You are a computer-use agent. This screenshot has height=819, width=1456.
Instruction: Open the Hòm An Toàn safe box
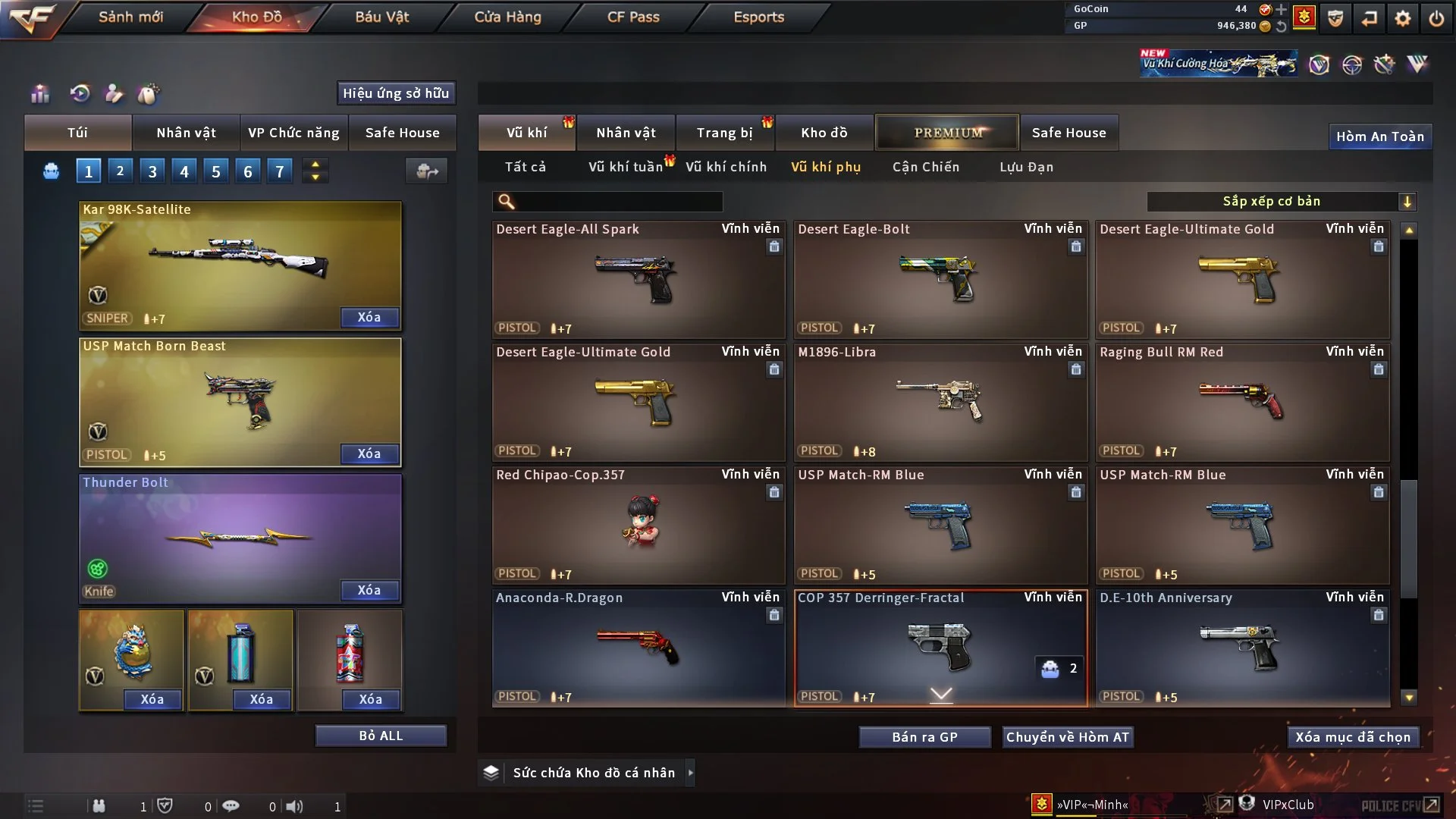tap(1379, 136)
